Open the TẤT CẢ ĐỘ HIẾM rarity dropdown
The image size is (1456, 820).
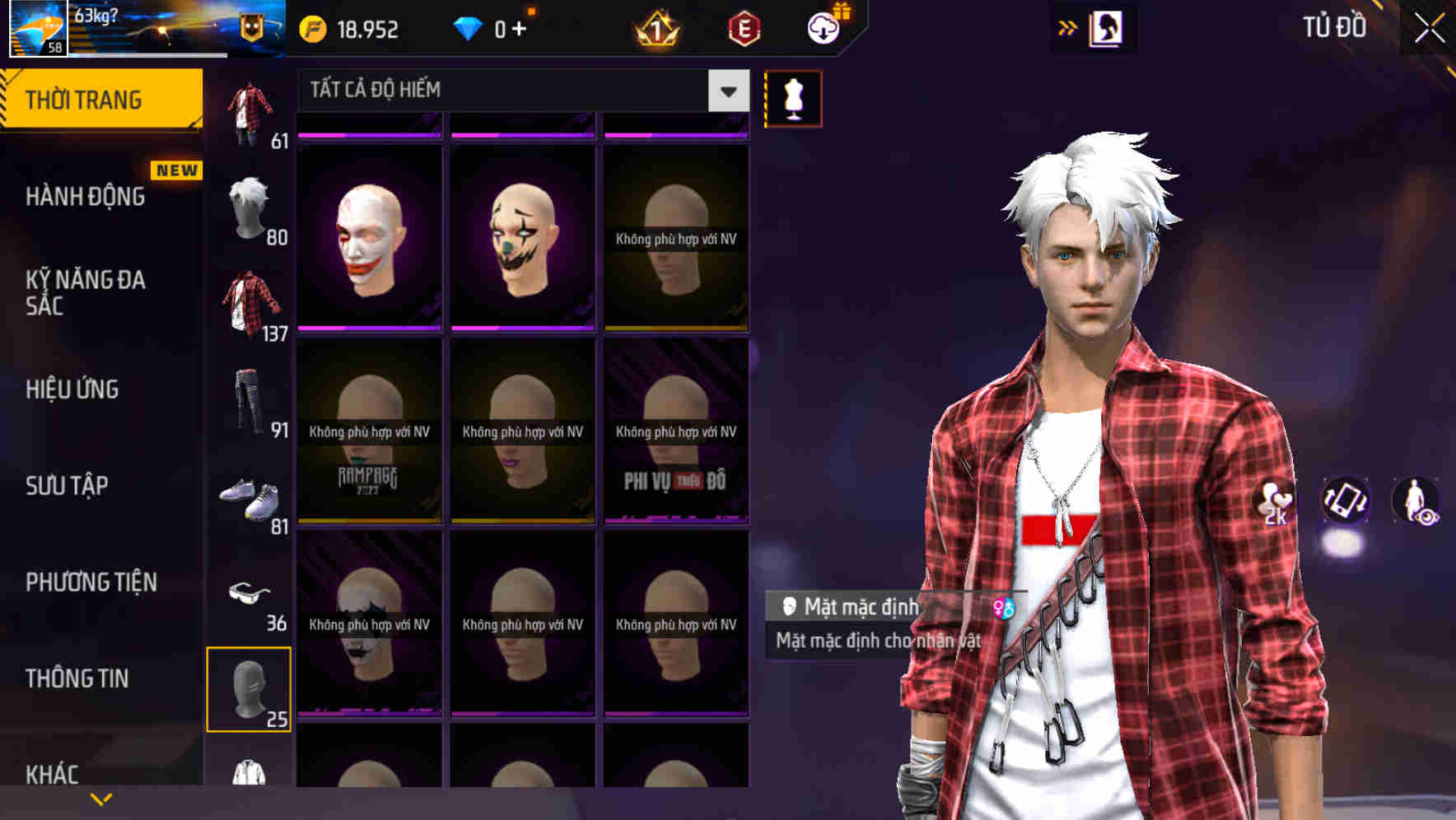(x=511, y=89)
